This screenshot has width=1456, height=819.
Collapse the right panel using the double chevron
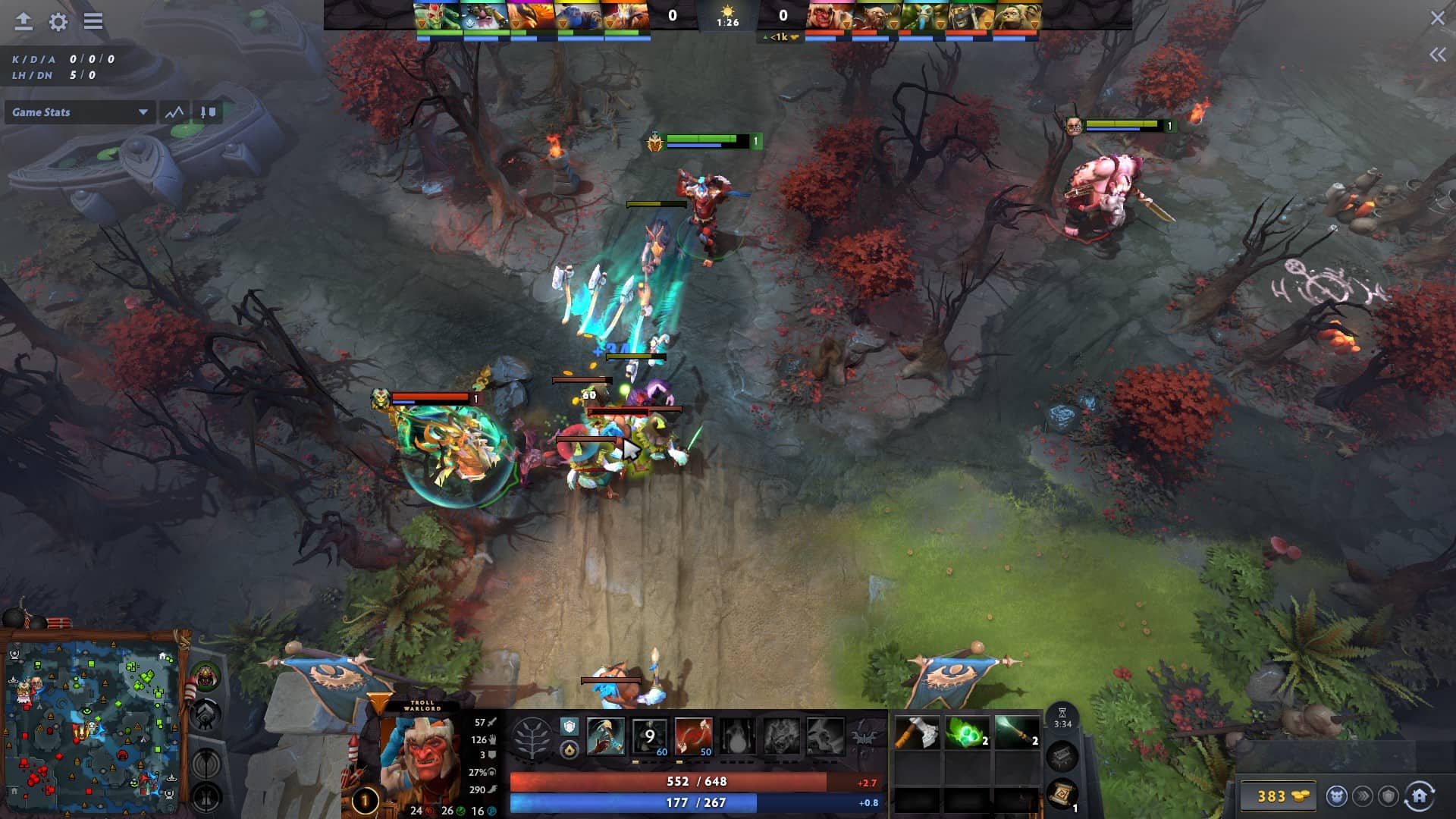click(1437, 53)
